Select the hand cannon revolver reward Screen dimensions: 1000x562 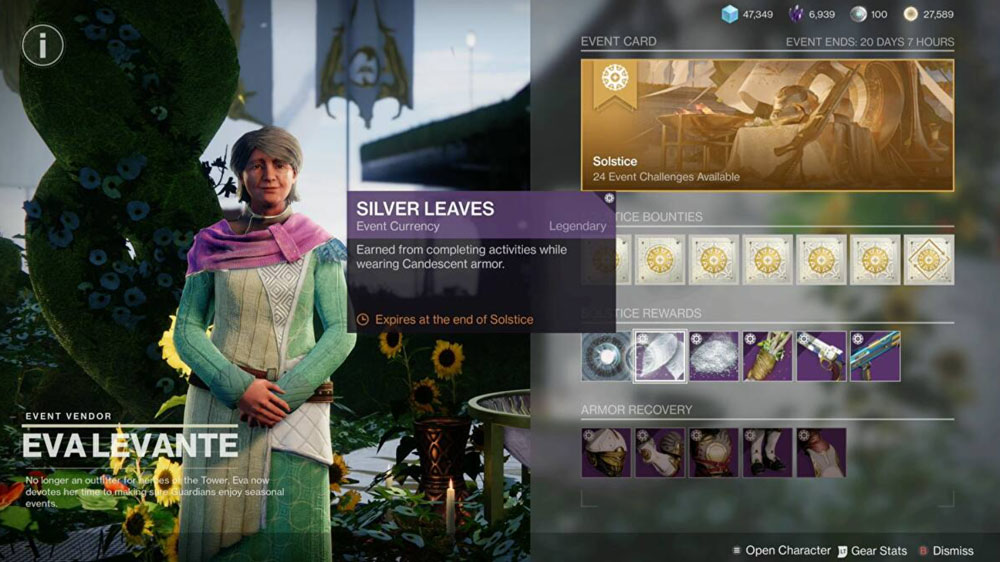click(x=821, y=357)
